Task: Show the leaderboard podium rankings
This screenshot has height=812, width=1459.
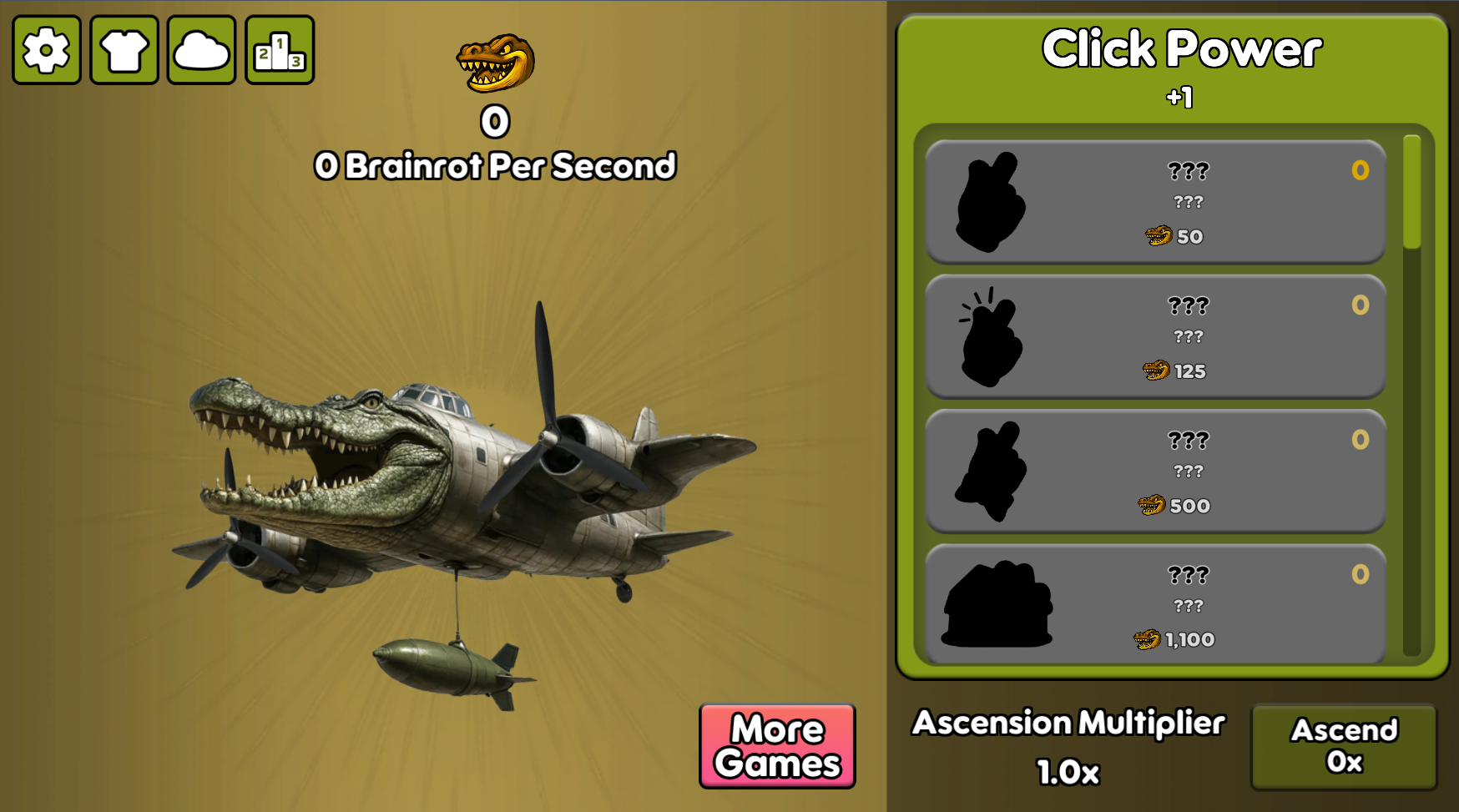Action: [x=280, y=50]
